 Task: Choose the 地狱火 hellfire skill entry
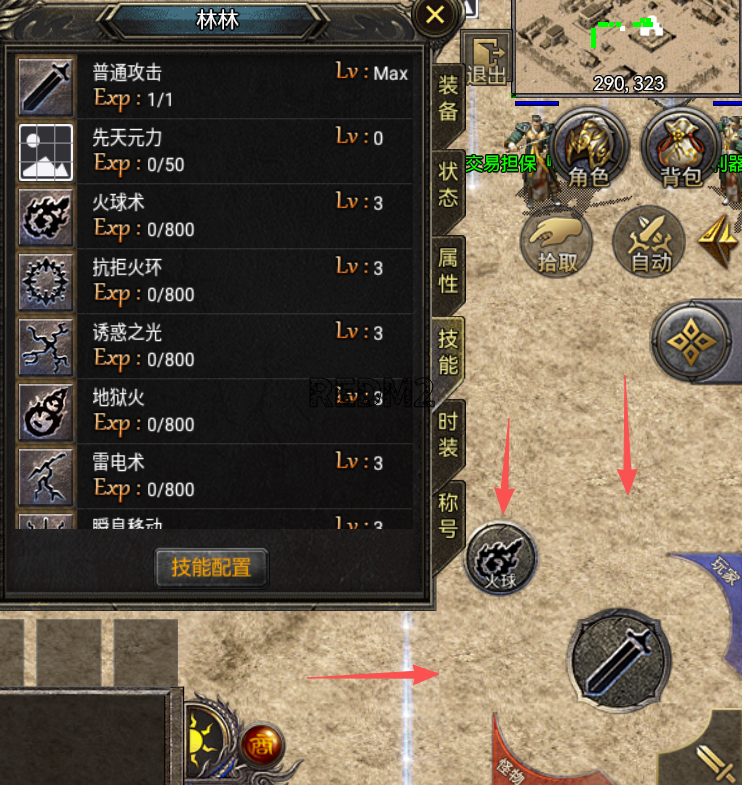[x=215, y=410]
